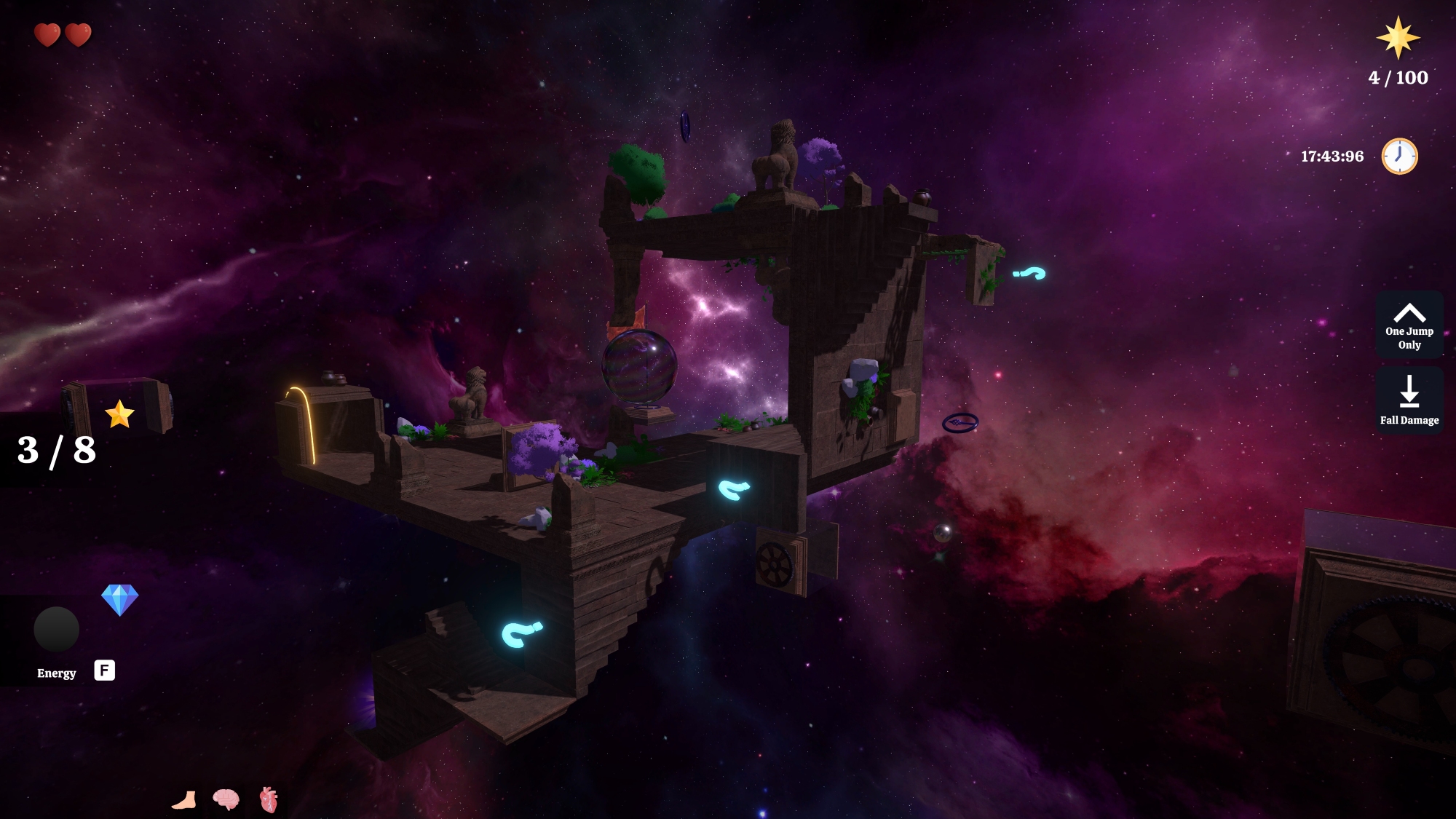Screen dimensions: 1456x819
Task: Choose the brain icon
Action: 226,799
